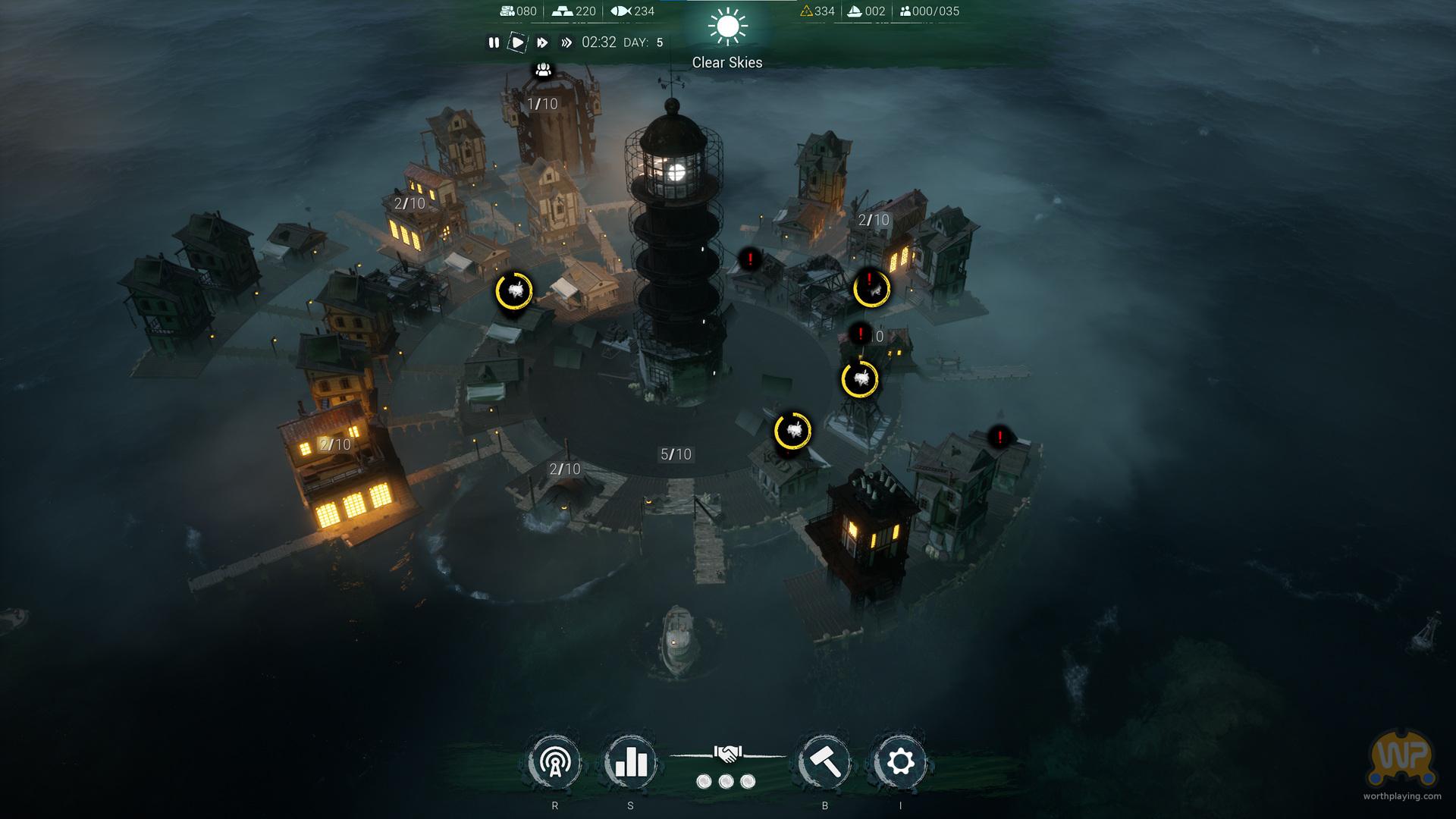Select the triple-chevron fastest speed
The width and height of the screenshot is (1456, 819).
click(x=566, y=43)
